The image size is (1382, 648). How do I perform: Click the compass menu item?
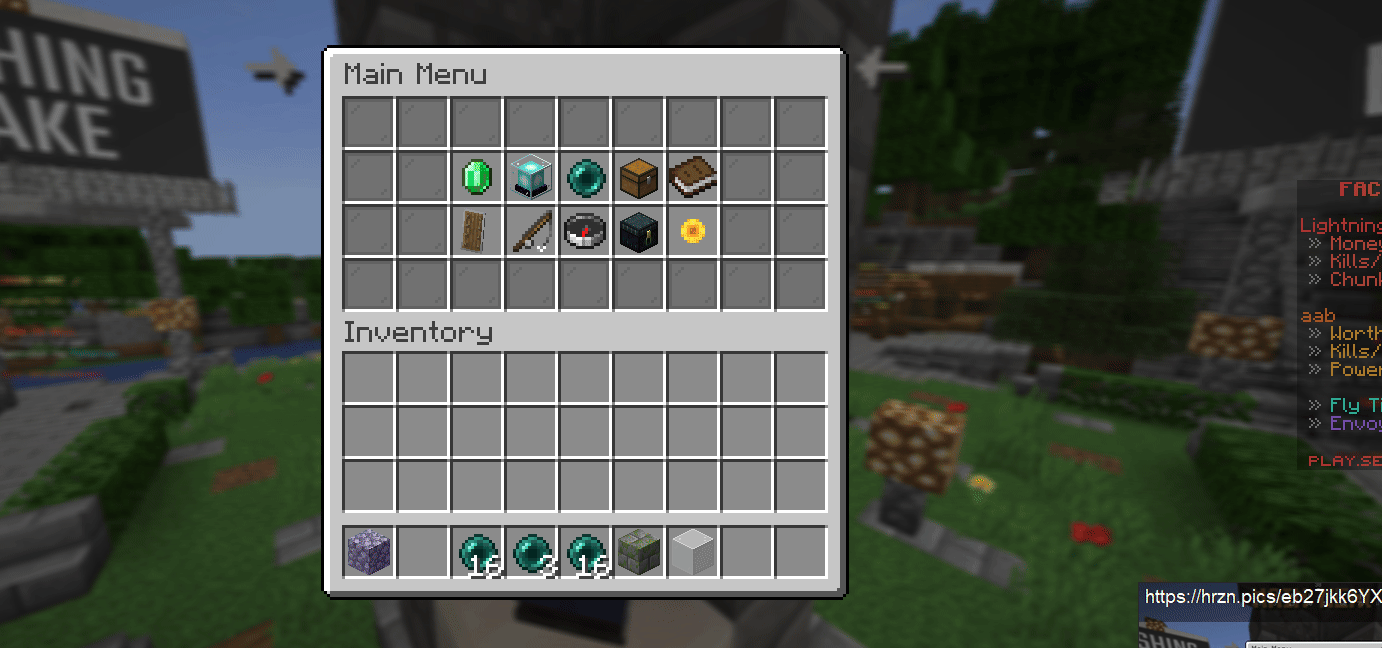(x=585, y=231)
